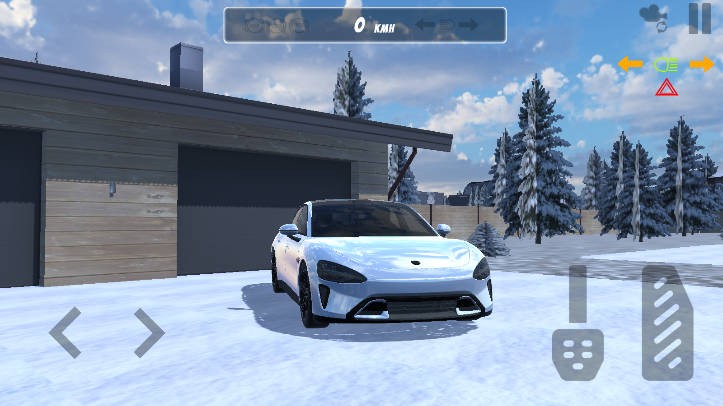
Task: Toggle the green headlights icon
Action: click(666, 64)
